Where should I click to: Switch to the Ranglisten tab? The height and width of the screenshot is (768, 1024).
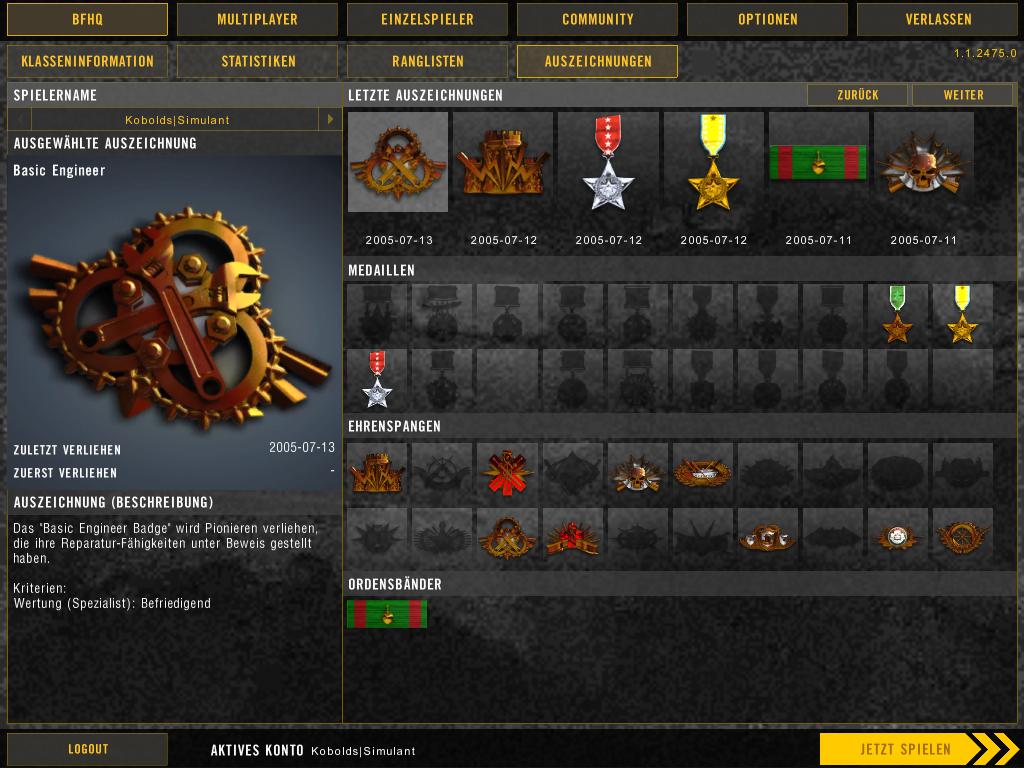point(427,61)
